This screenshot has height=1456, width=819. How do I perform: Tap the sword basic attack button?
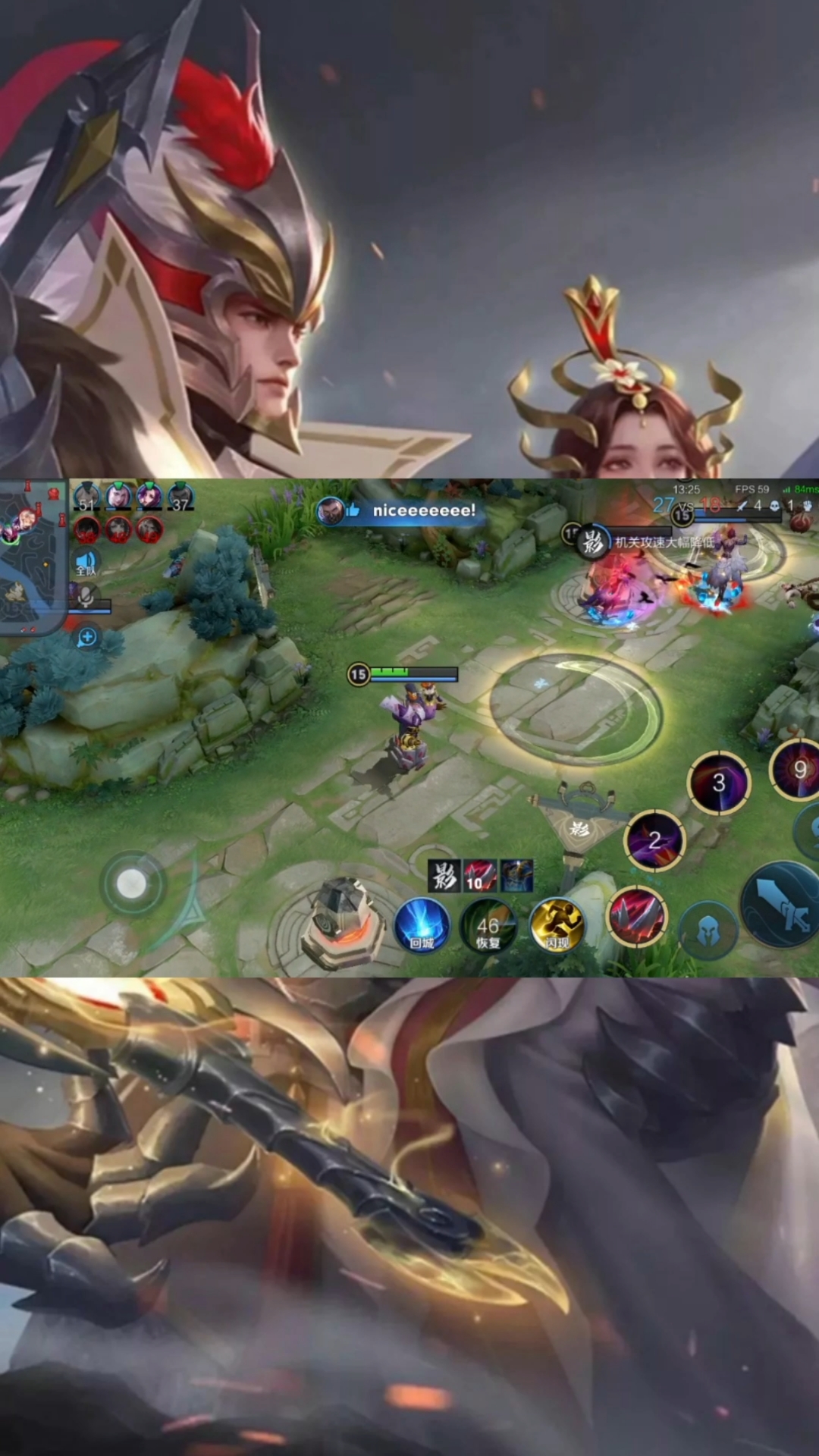click(781, 906)
